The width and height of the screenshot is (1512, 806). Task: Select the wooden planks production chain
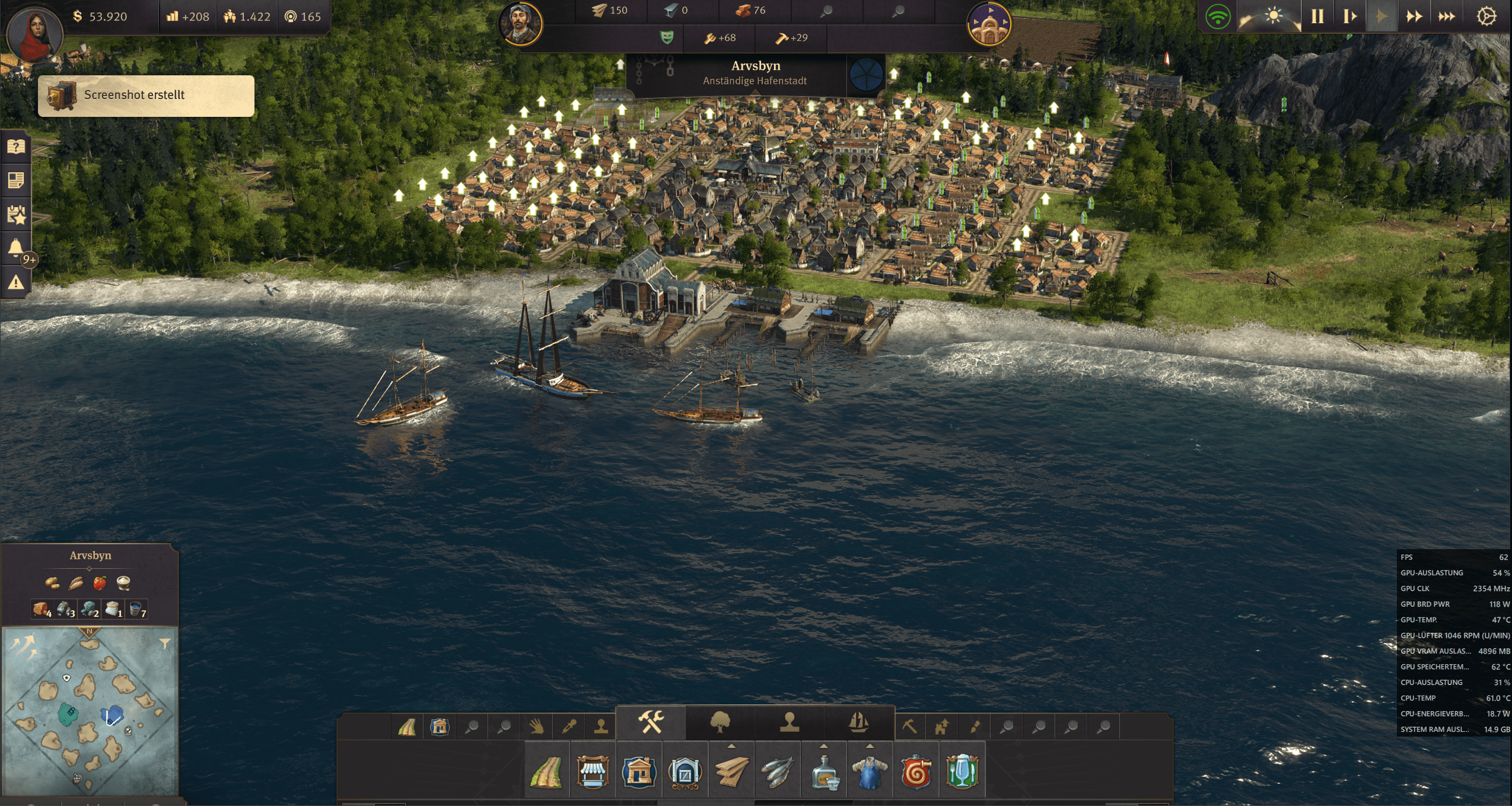[731, 772]
